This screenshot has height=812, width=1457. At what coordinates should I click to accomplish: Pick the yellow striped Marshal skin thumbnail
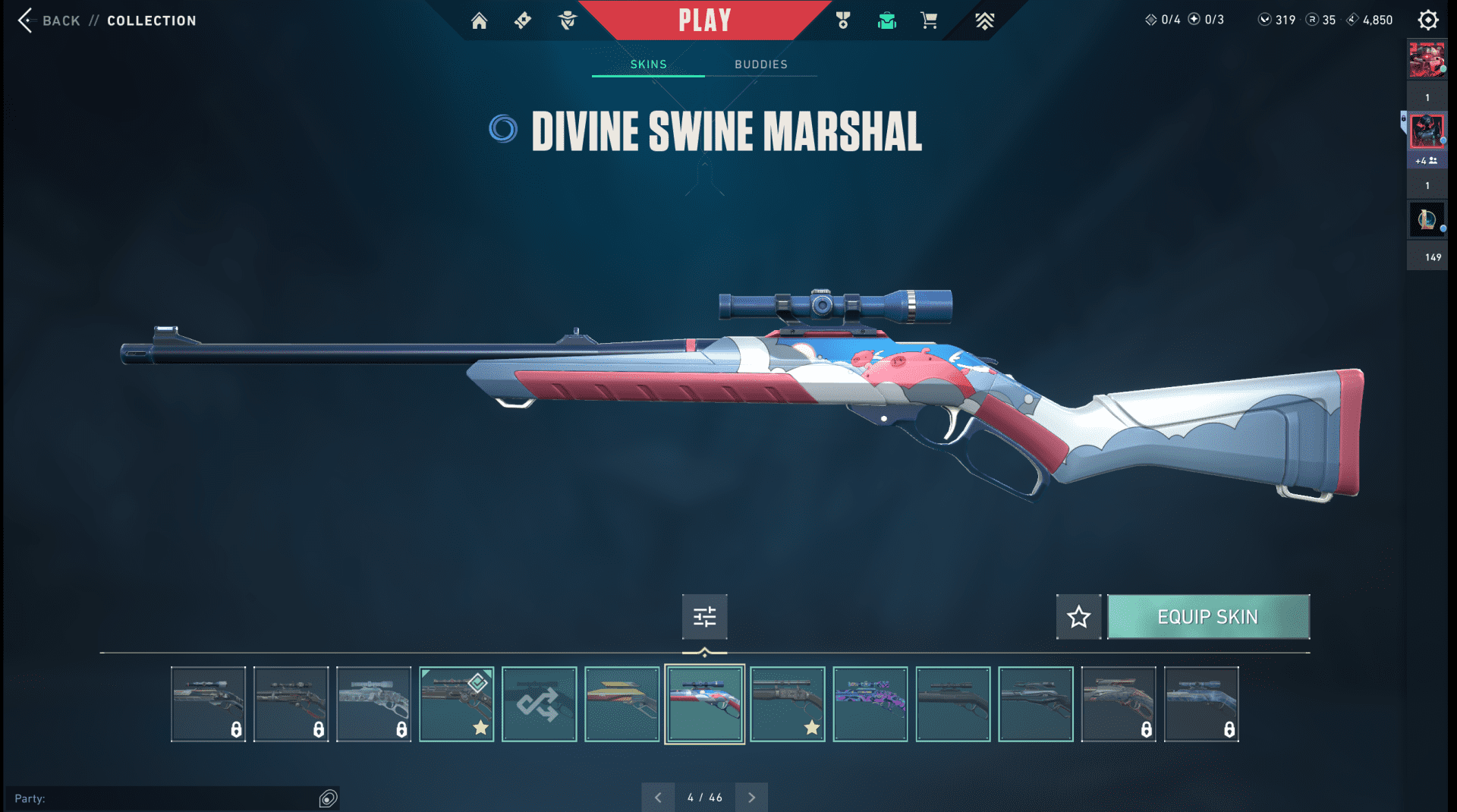coord(622,704)
